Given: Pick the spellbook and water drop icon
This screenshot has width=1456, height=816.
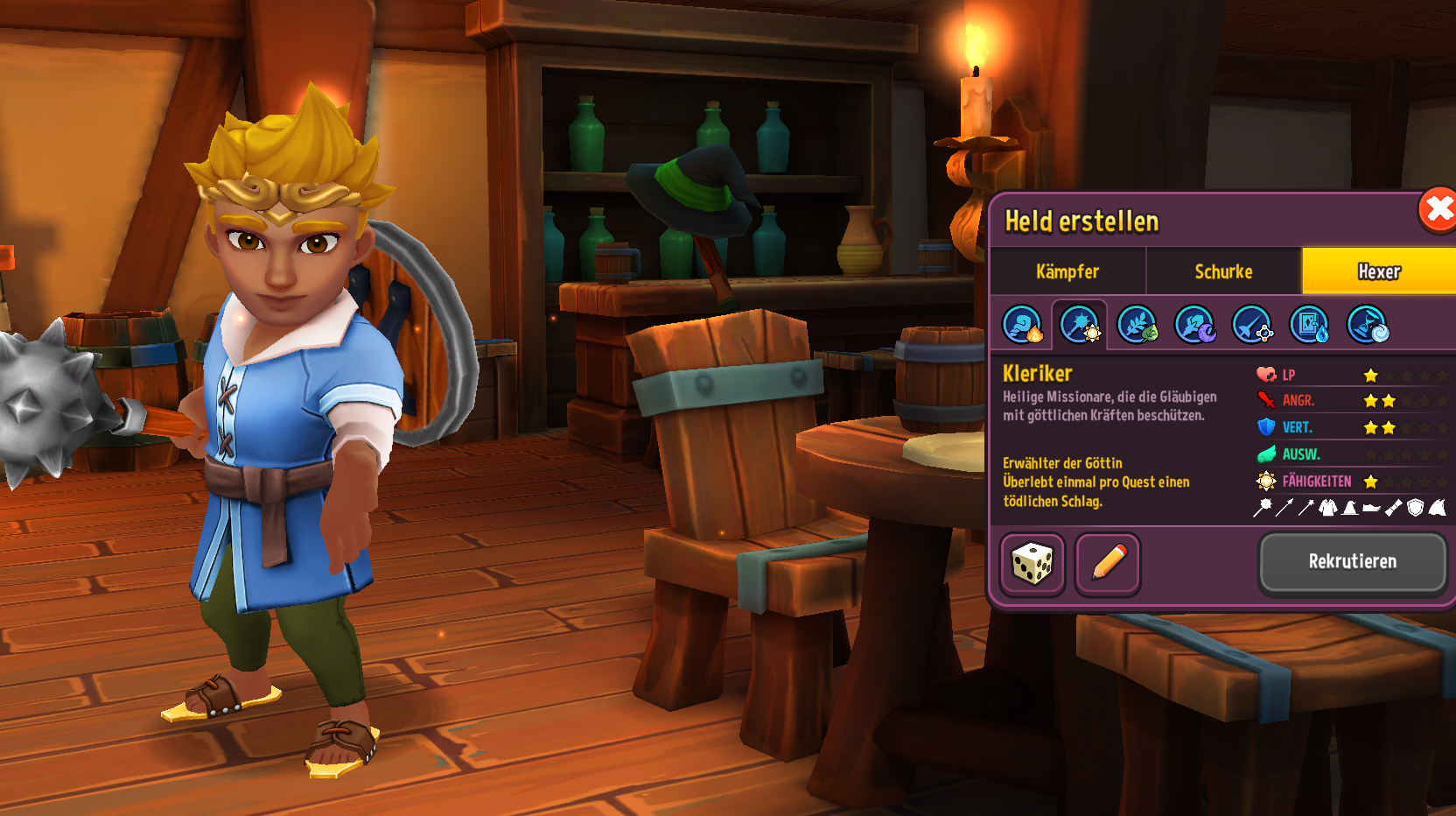Looking at the screenshot, I should pyautogui.click(x=1310, y=325).
